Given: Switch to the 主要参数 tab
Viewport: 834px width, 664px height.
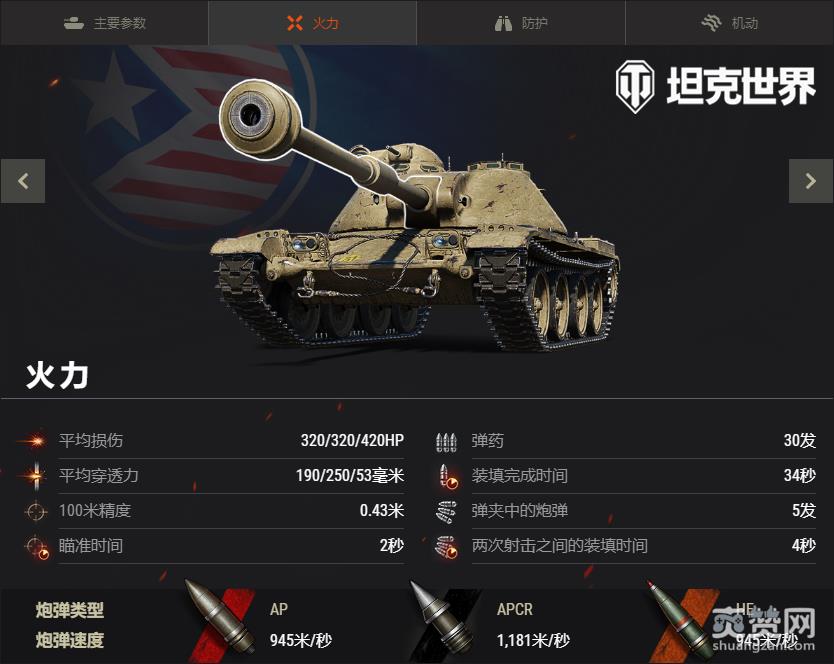Looking at the screenshot, I should point(104,23).
